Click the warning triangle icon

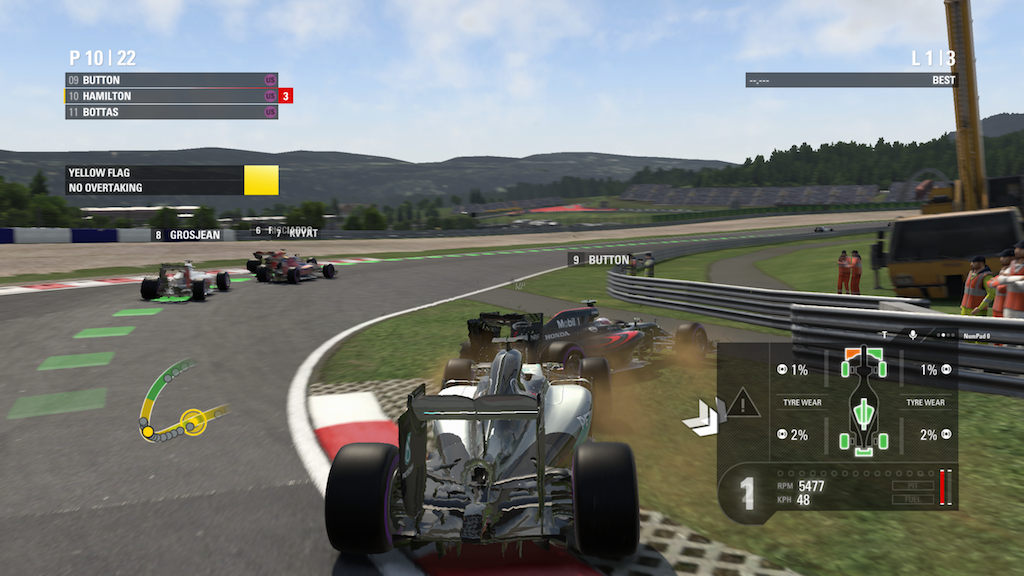click(x=743, y=404)
